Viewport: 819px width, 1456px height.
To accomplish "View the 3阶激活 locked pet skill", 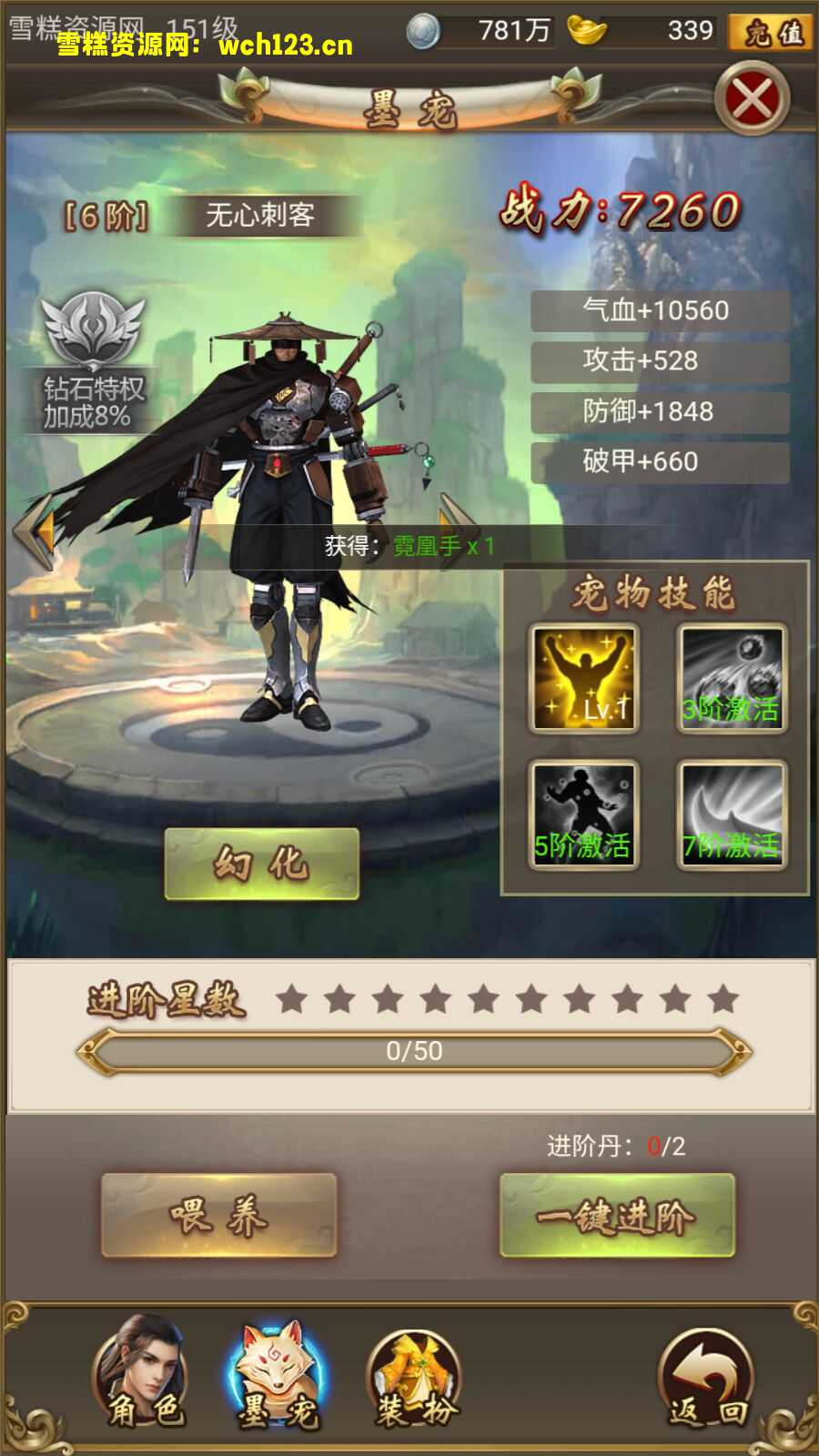I will [732, 679].
